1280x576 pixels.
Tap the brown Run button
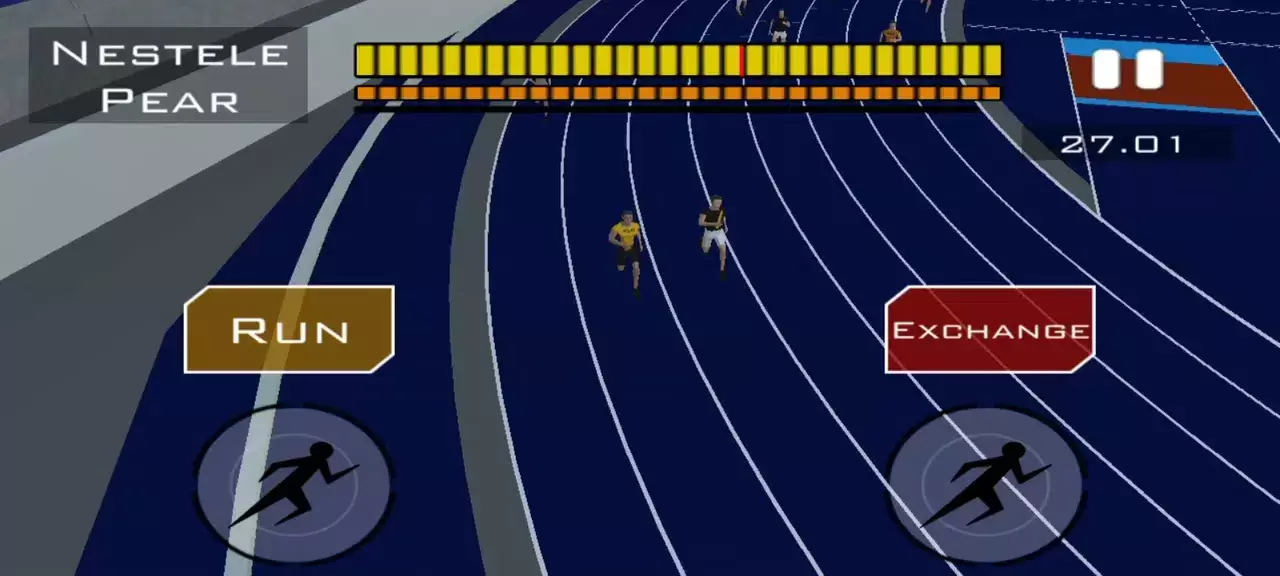coord(289,330)
